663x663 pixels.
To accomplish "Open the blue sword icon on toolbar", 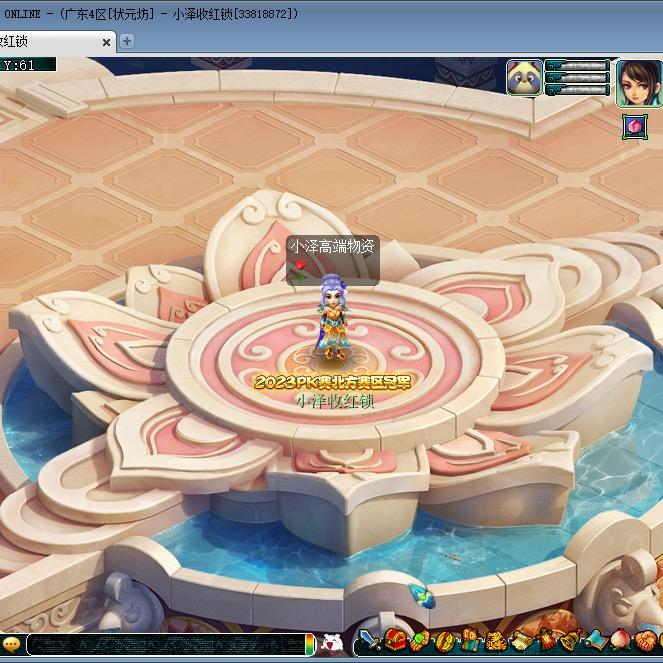I will [369, 641].
